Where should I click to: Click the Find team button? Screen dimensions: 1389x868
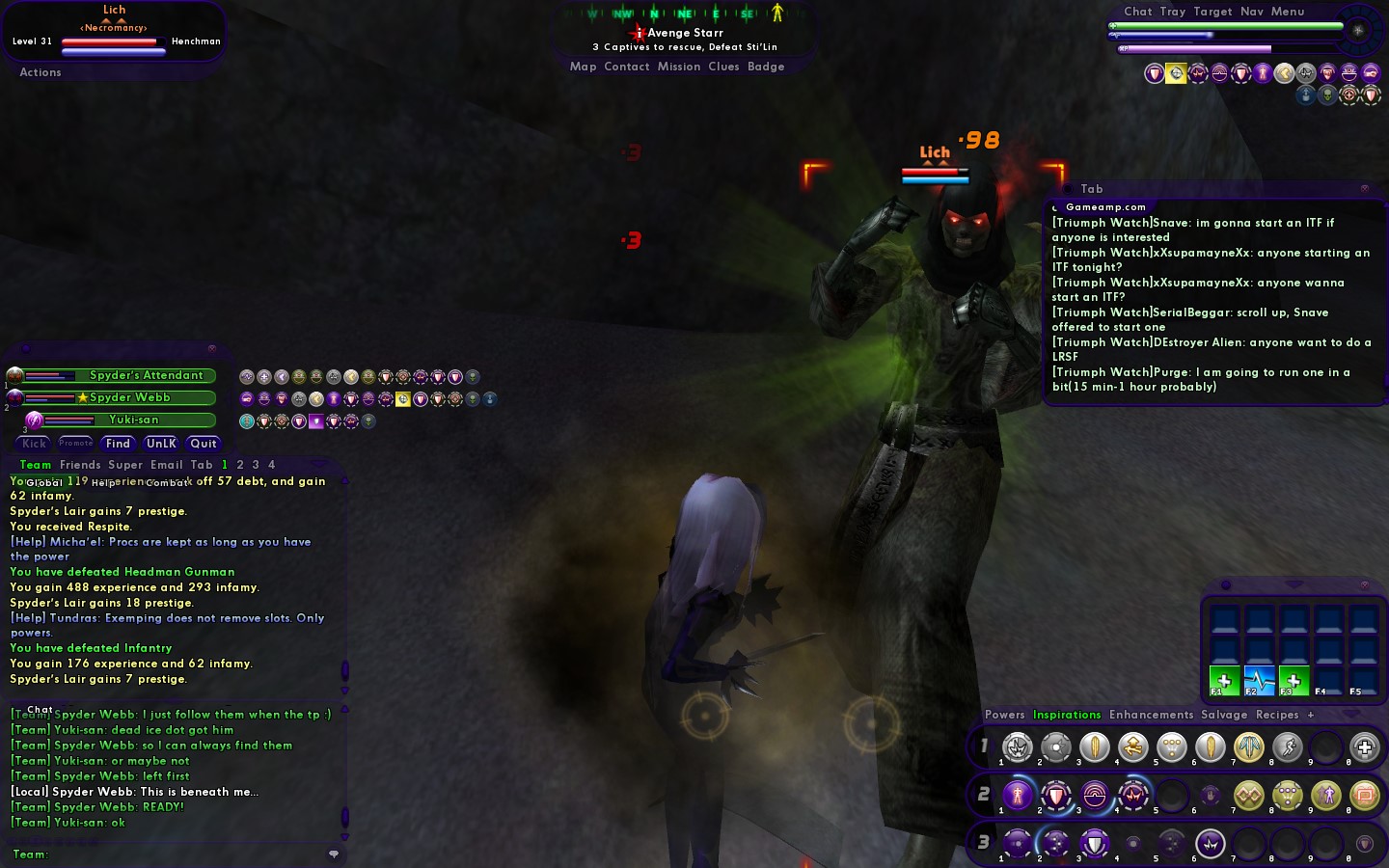point(118,444)
